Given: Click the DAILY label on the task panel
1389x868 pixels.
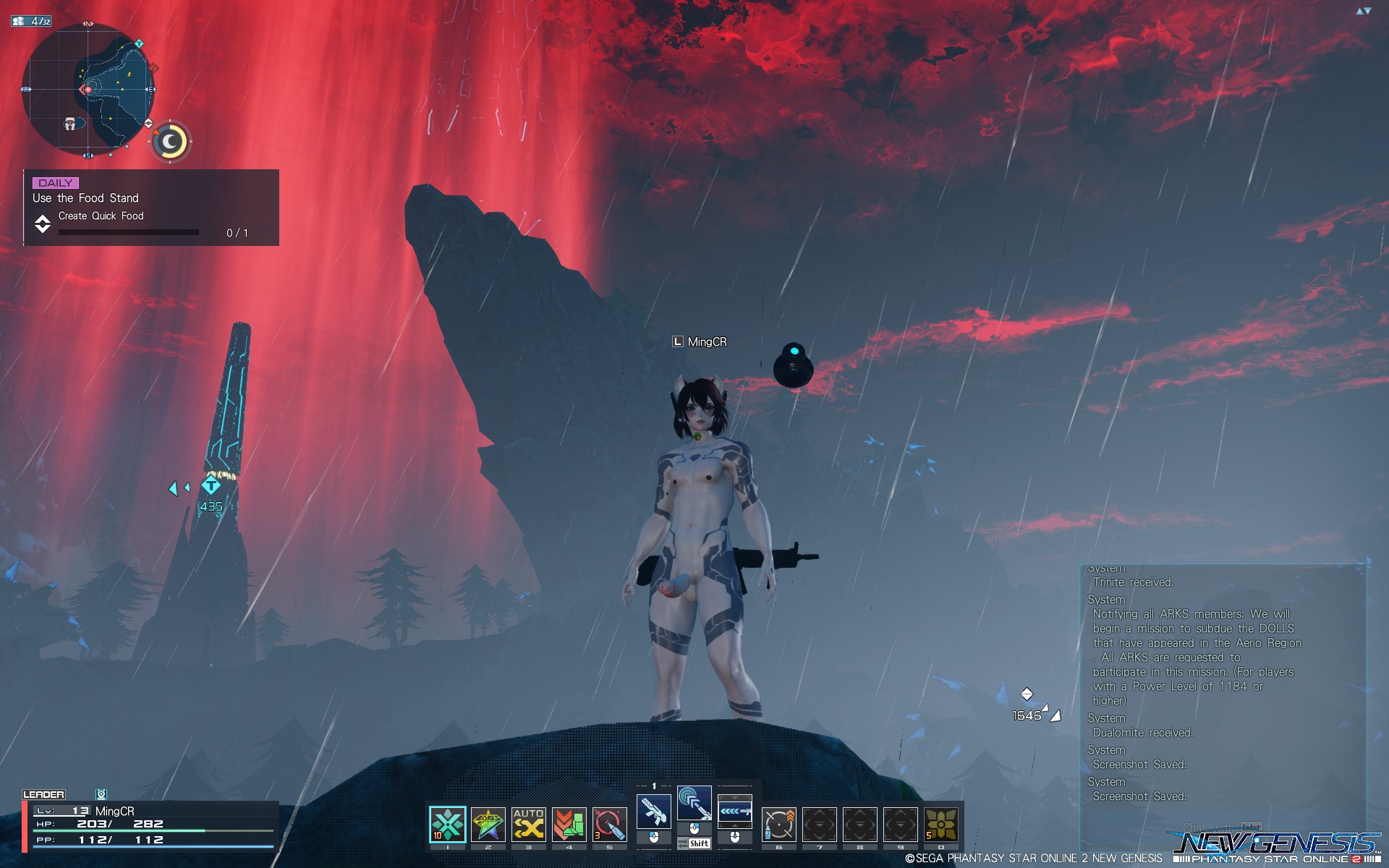Looking at the screenshot, I should coord(54,183).
